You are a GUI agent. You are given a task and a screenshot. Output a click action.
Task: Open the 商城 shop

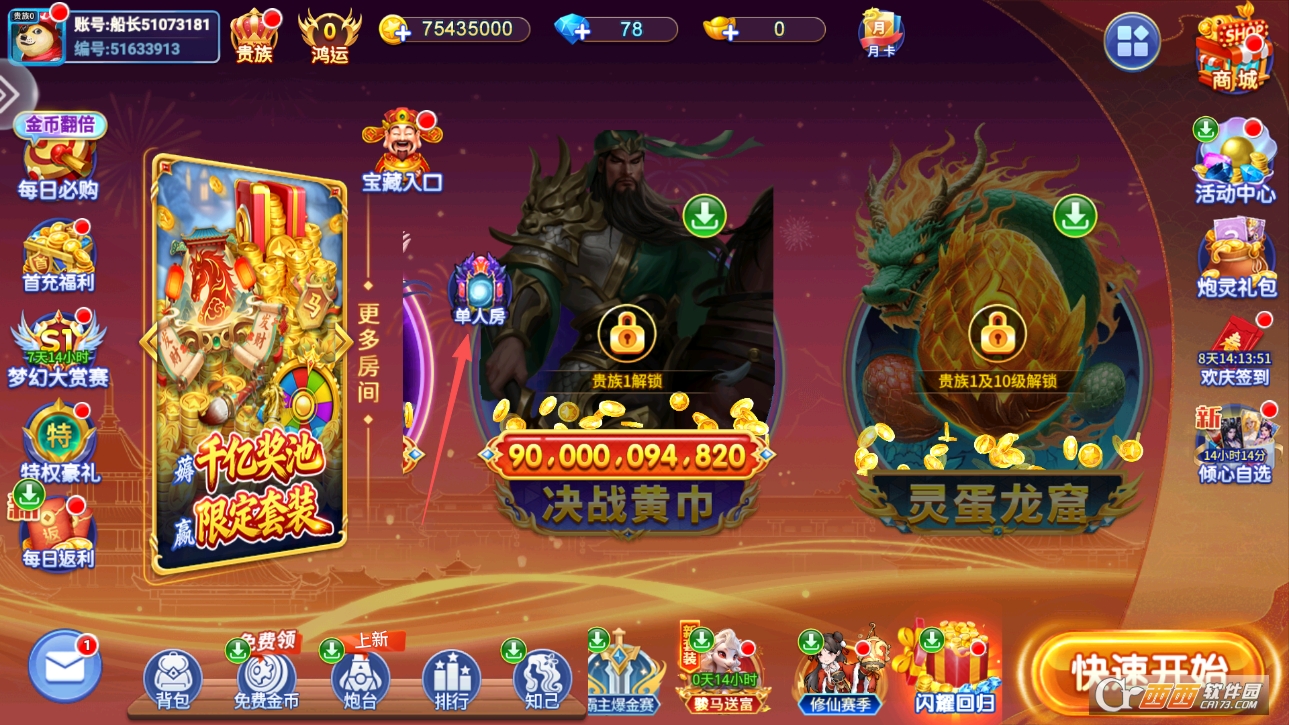point(1234,50)
